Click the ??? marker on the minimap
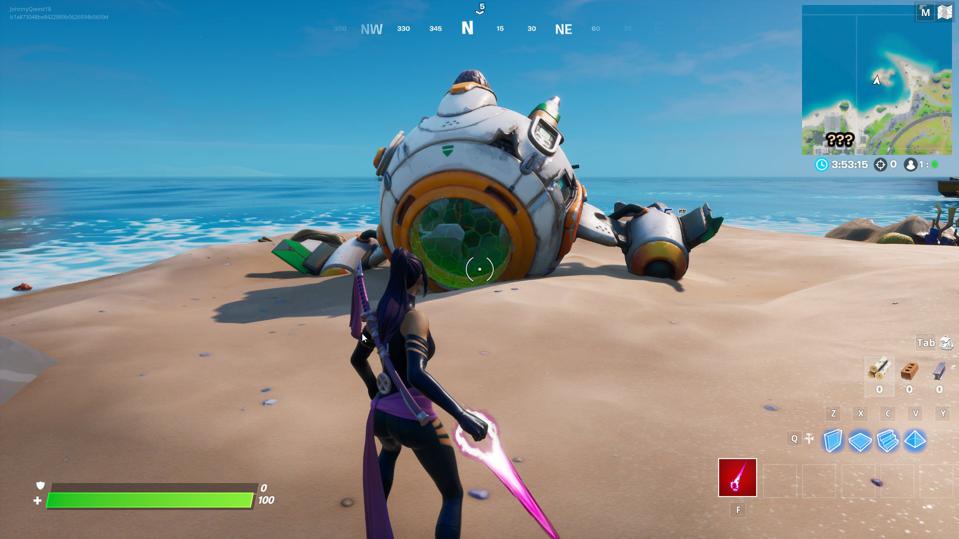The image size is (959, 539). pos(839,140)
